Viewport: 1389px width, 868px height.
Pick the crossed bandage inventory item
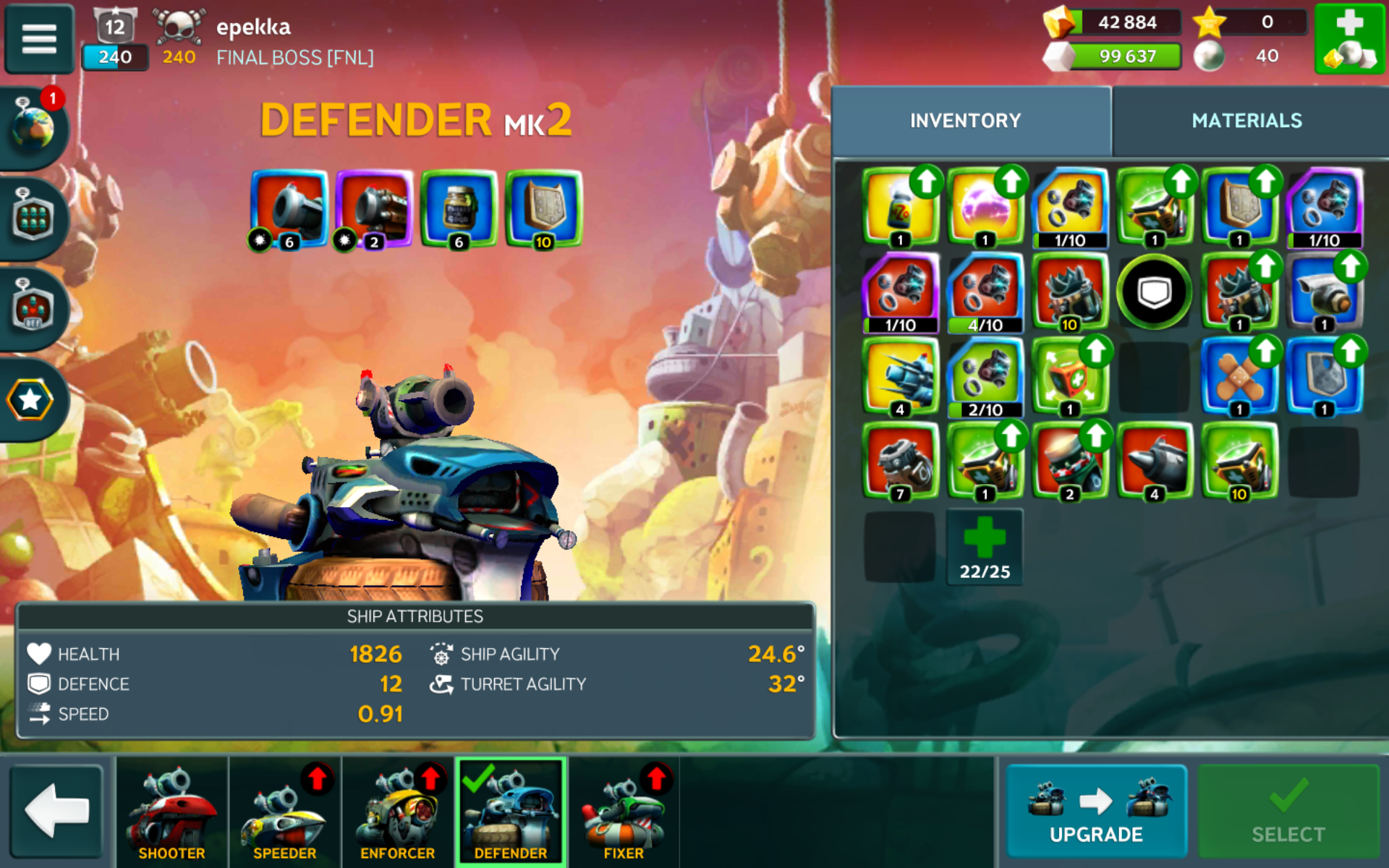1239,377
